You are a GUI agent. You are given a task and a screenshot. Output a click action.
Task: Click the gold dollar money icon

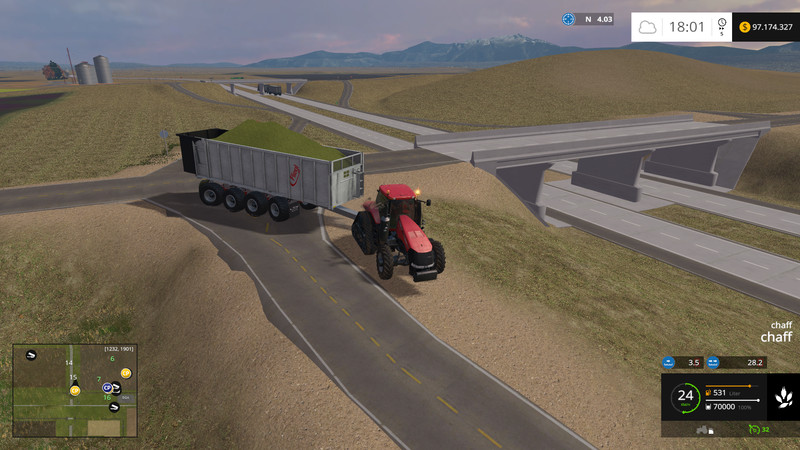pos(746,27)
